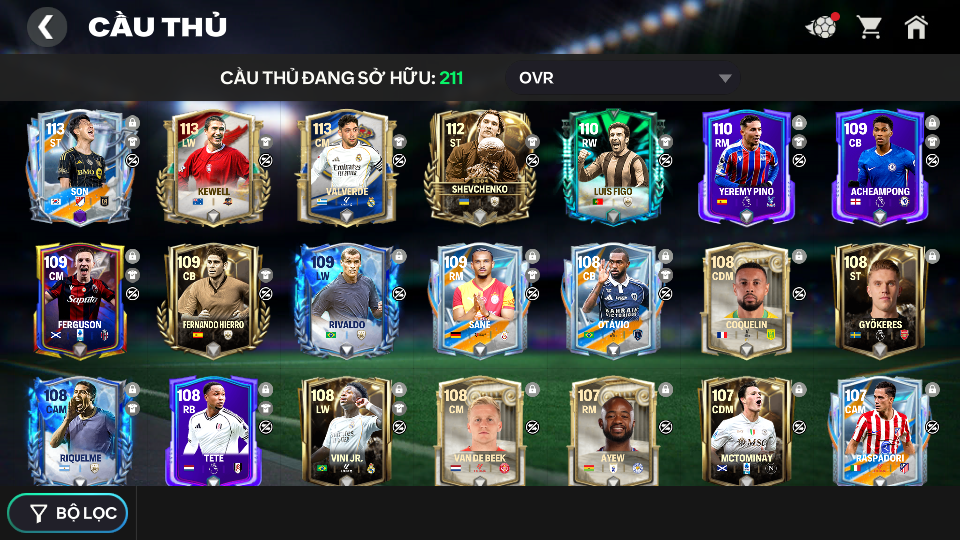Choose the Kewell 113 LW card
Screen dimensions: 960x540
click(x=212, y=165)
